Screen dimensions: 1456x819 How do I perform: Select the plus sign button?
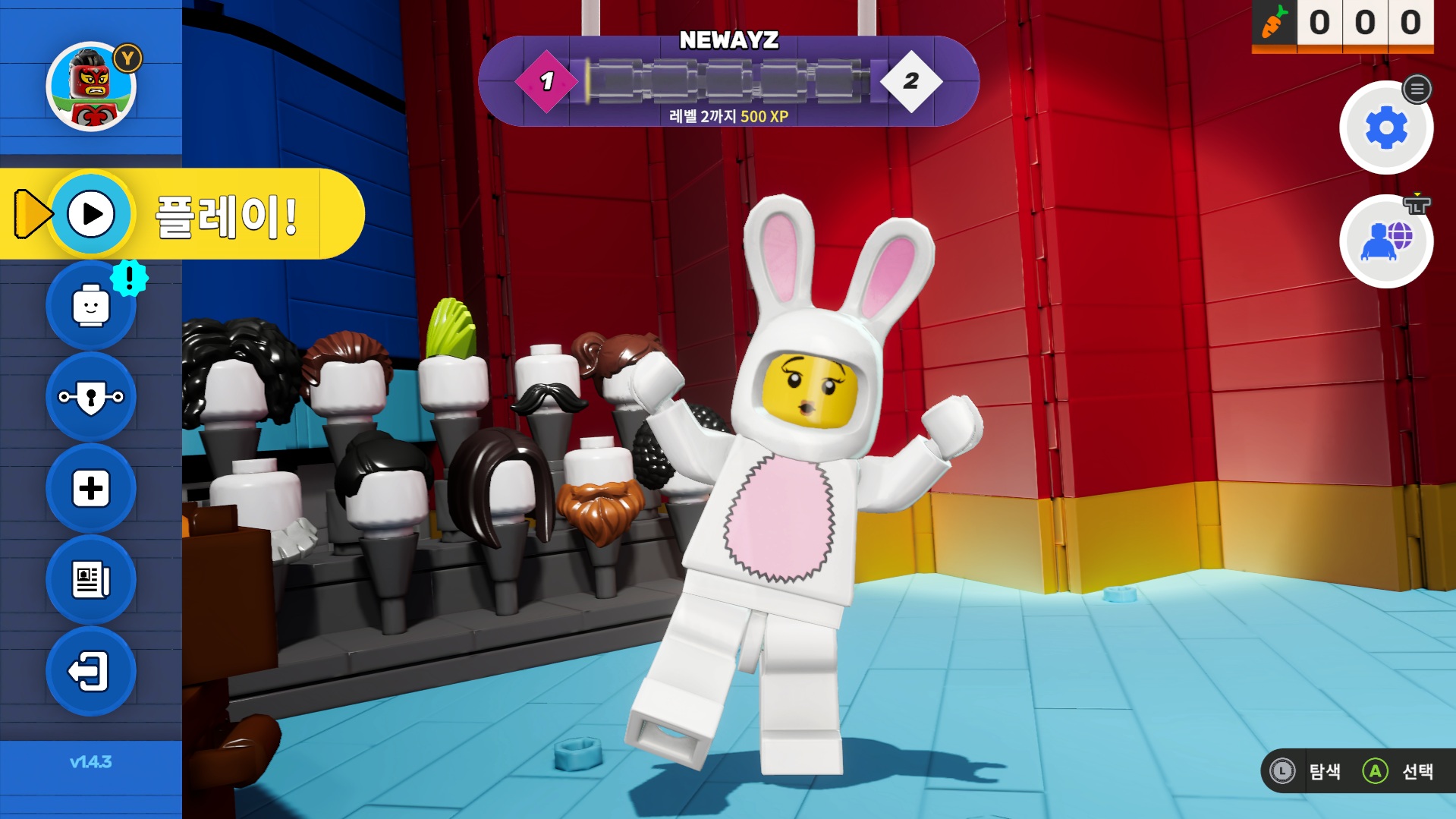(x=91, y=489)
